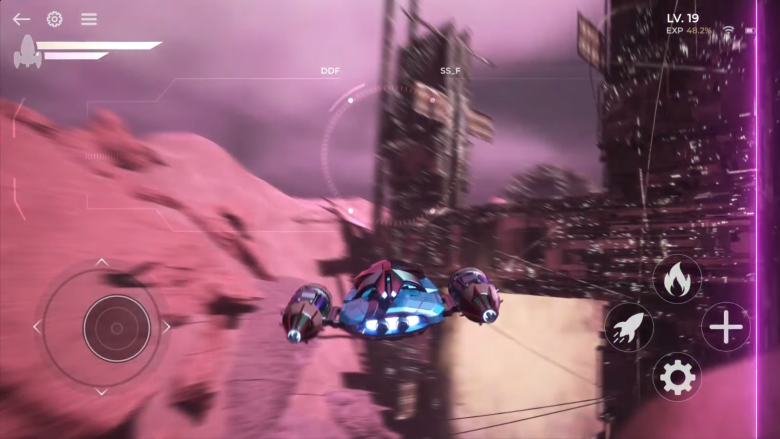Tap the virtual joystick center knob
Viewport: 780px width, 439px height.
[116, 328]
